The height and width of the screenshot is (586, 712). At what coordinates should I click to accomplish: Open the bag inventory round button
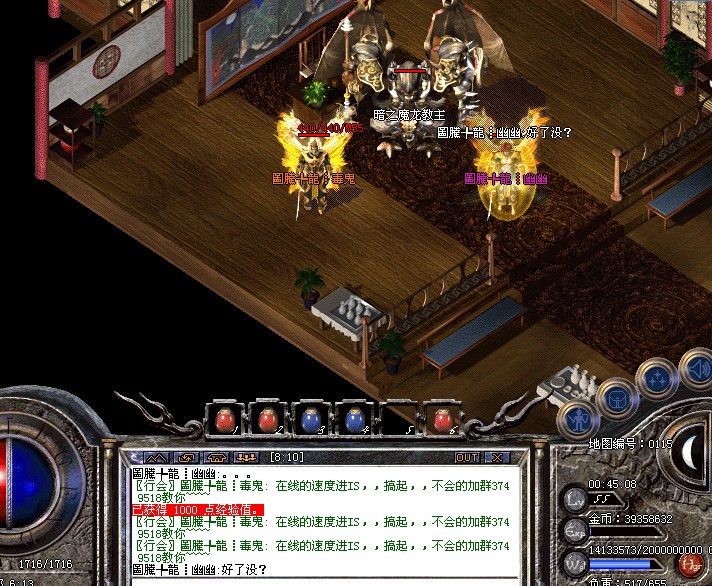pyautogui.click(x=617, y=399)
